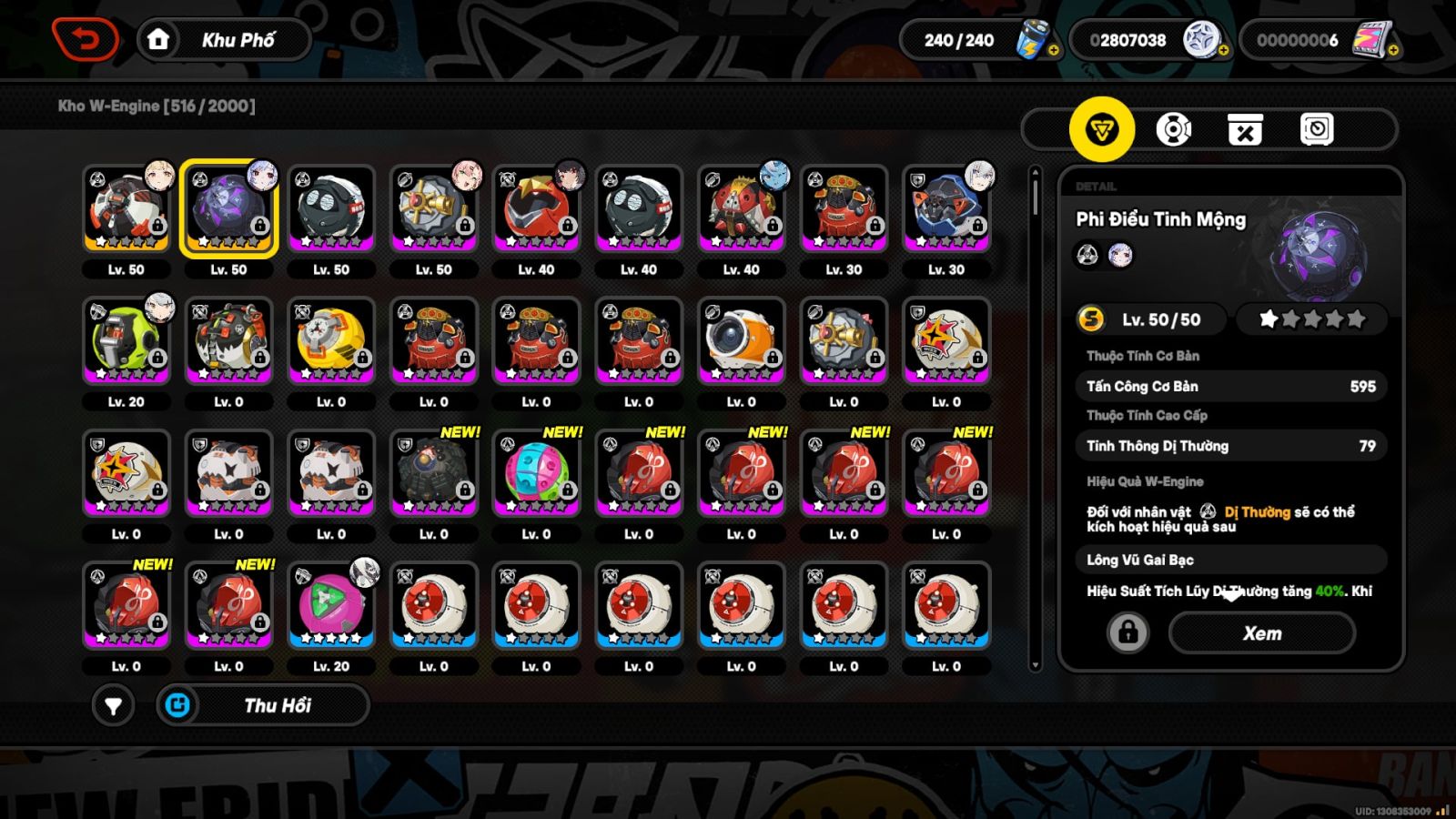Go home via the Khu Phố button

tap(224, 40)
